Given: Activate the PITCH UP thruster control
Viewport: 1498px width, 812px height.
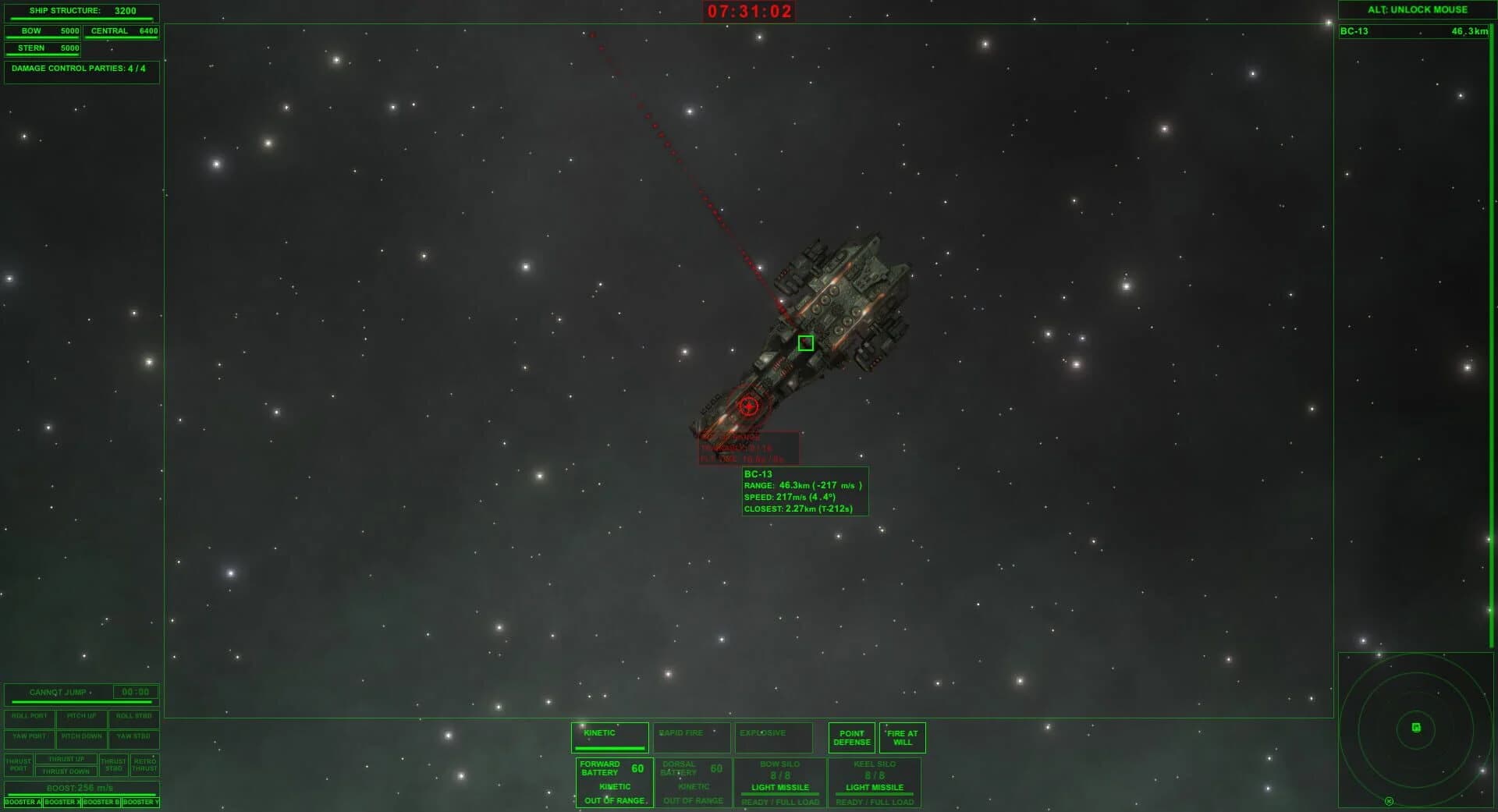Looking at the screenshot, I should click(81, 718).
